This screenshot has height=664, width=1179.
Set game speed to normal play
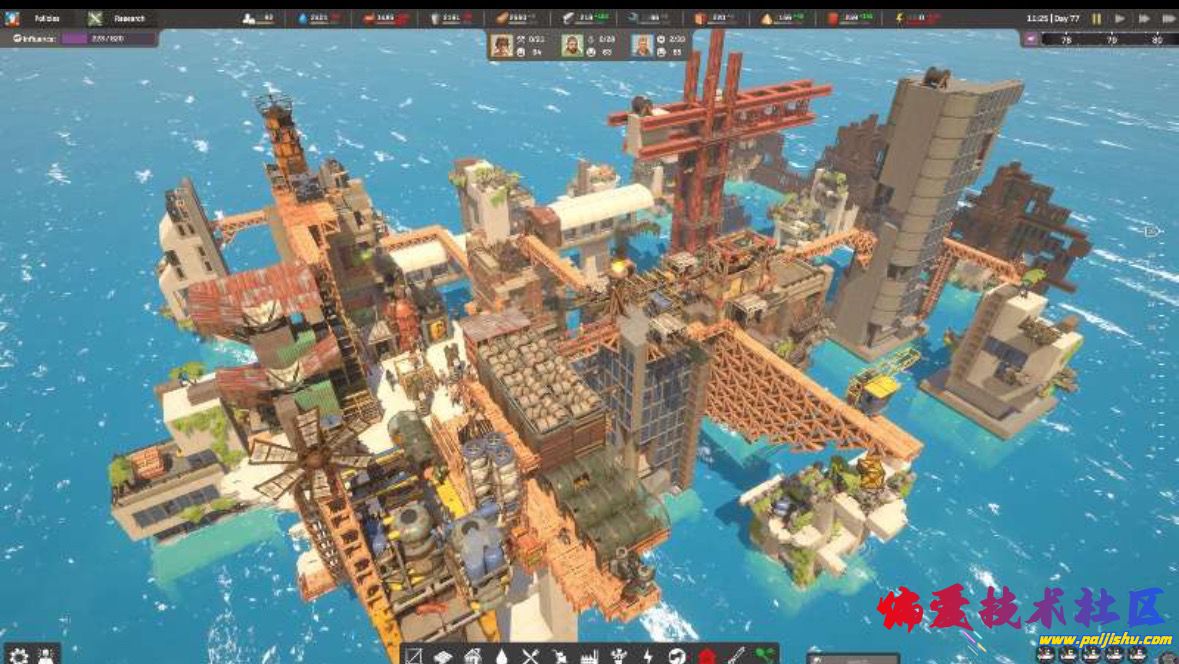[x=1118, y=18]
